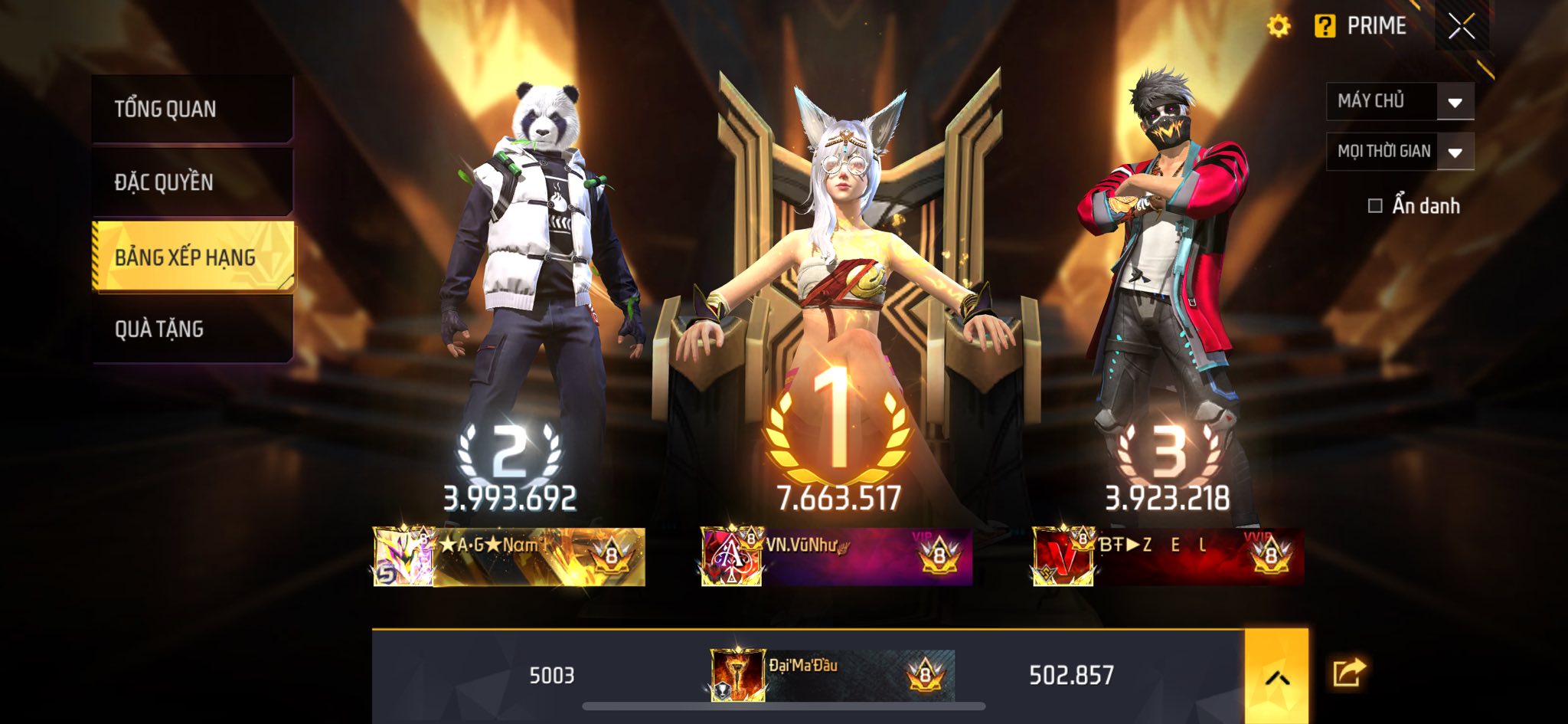This screenshot has height=724, width=1568.
Task: Select the Bảng Xếp Hạng tab
Action: (193, 257)
